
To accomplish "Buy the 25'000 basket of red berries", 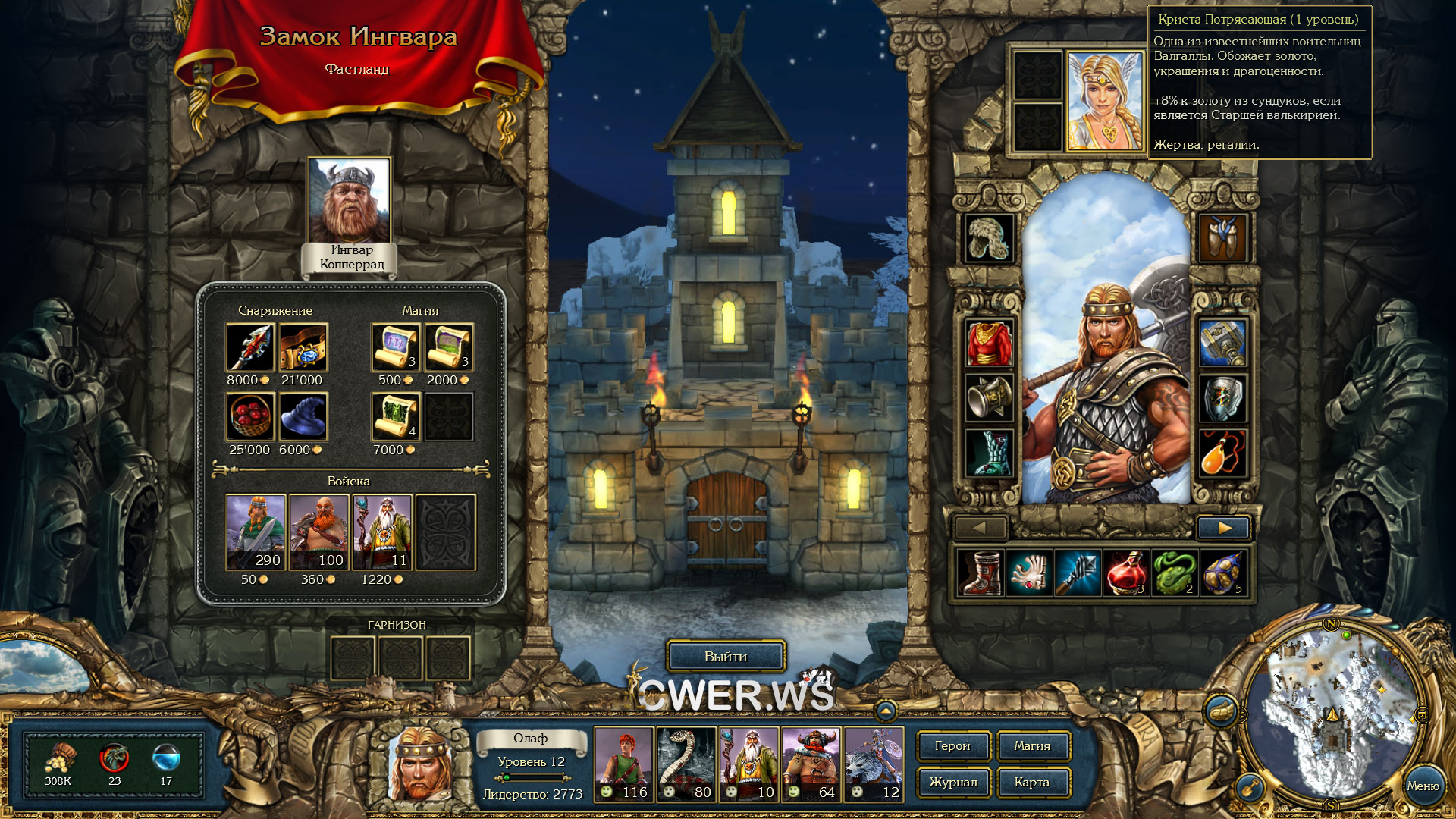I will (249, 417).
